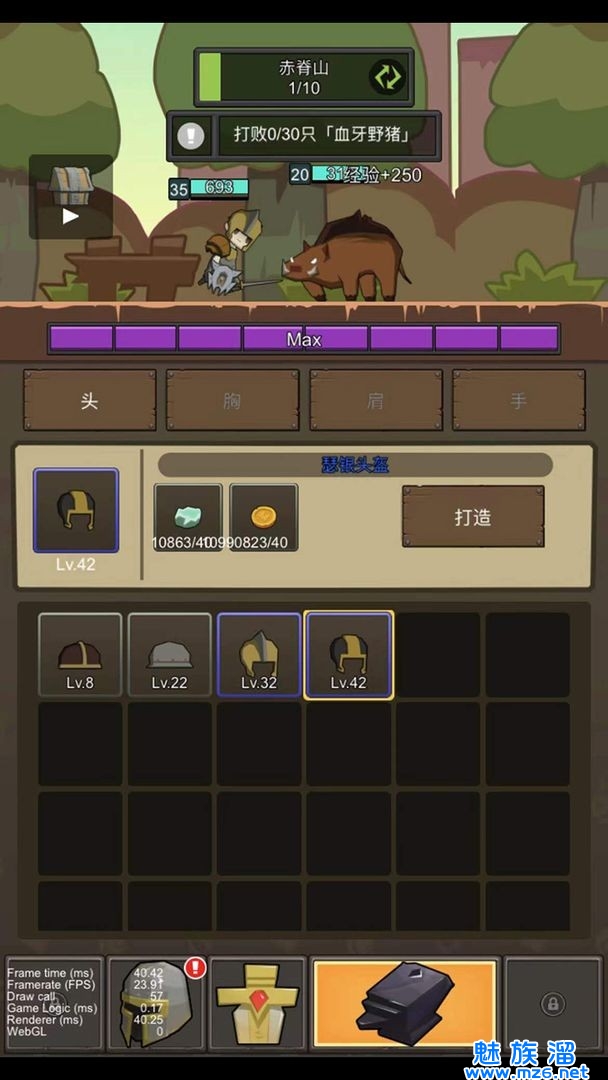Screen dimensions: 608x1080
Task: Switch to the 胸 chest tab
Action: point(233,401)
